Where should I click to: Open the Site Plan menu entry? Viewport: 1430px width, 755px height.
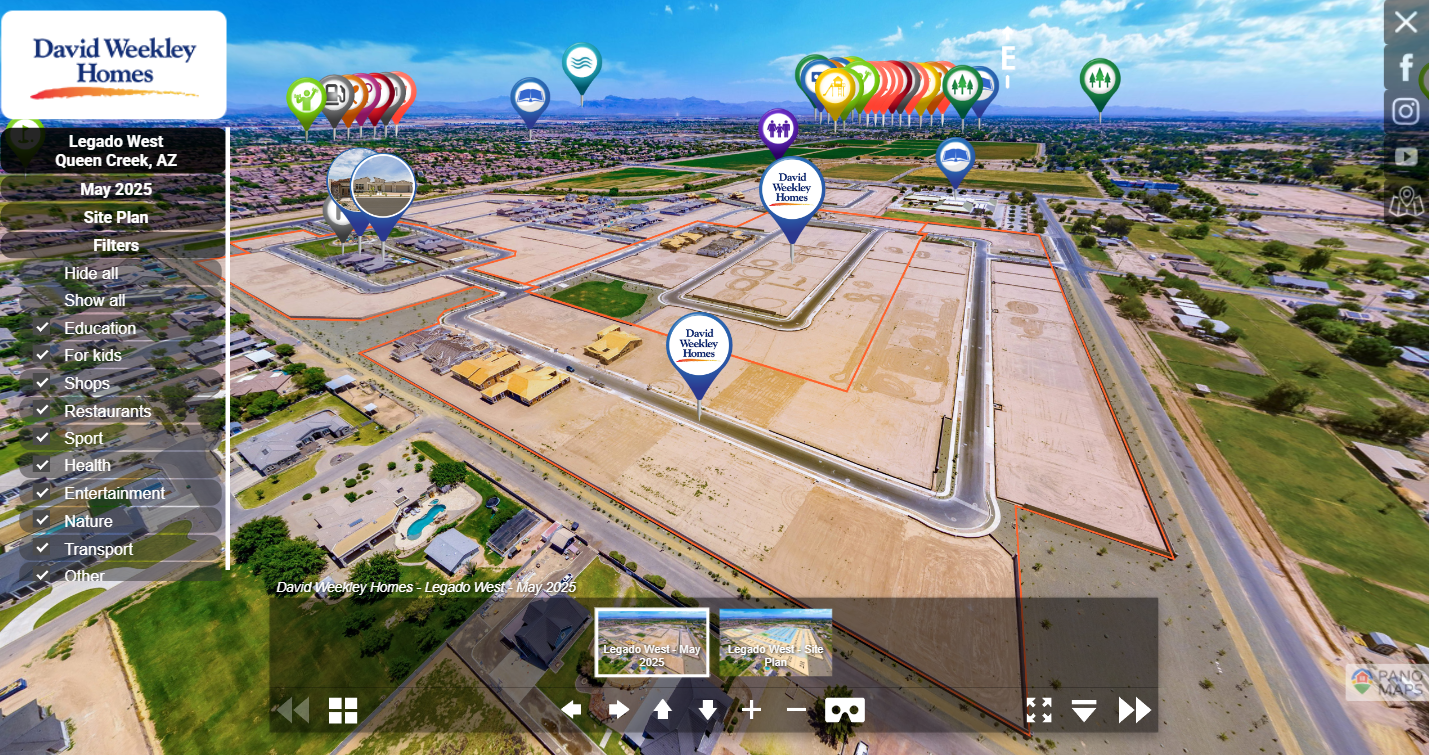point(115,217)
